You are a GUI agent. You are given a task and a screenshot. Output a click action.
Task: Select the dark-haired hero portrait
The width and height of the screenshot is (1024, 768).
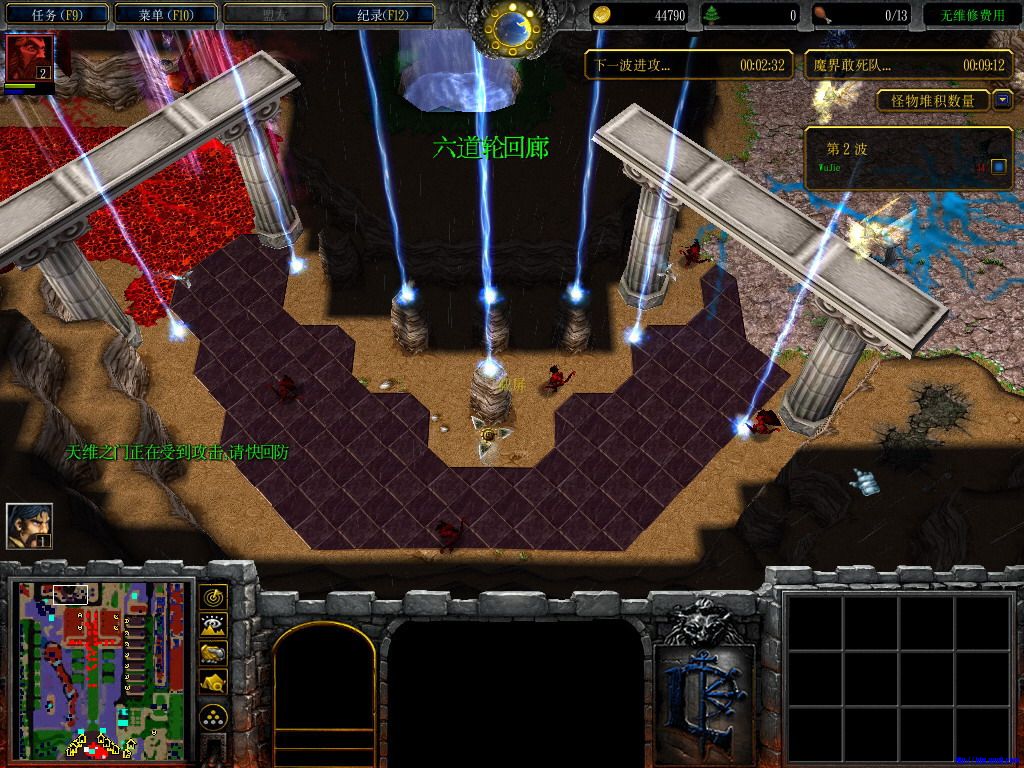click(29, 525)
